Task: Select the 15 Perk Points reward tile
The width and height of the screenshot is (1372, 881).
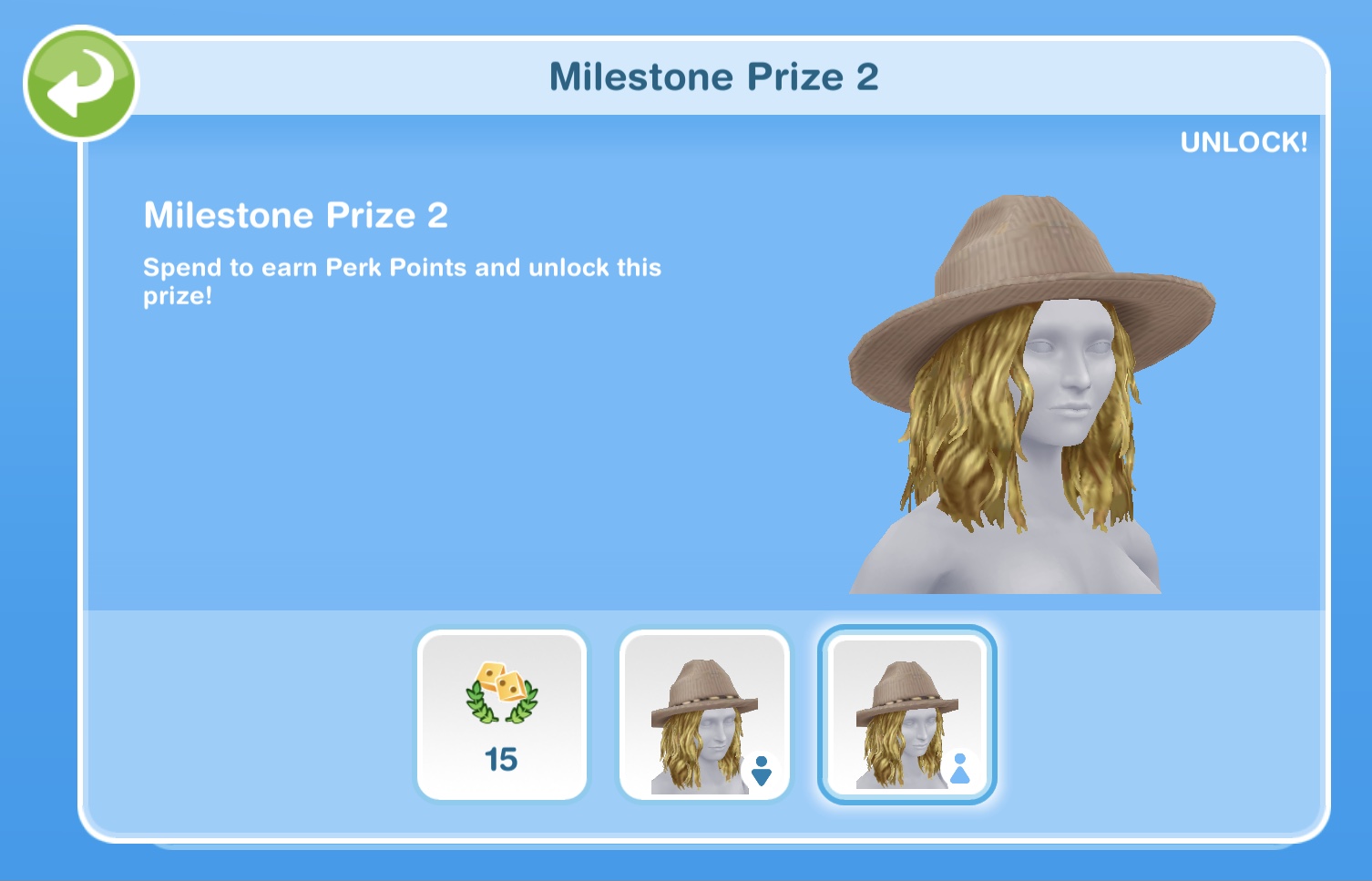Action: (x=501, y=715)
